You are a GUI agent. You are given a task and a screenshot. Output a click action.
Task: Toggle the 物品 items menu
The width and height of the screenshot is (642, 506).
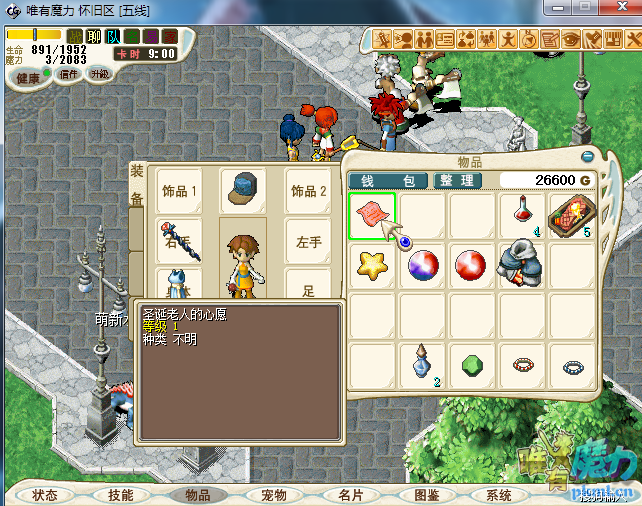pos(198,495)
